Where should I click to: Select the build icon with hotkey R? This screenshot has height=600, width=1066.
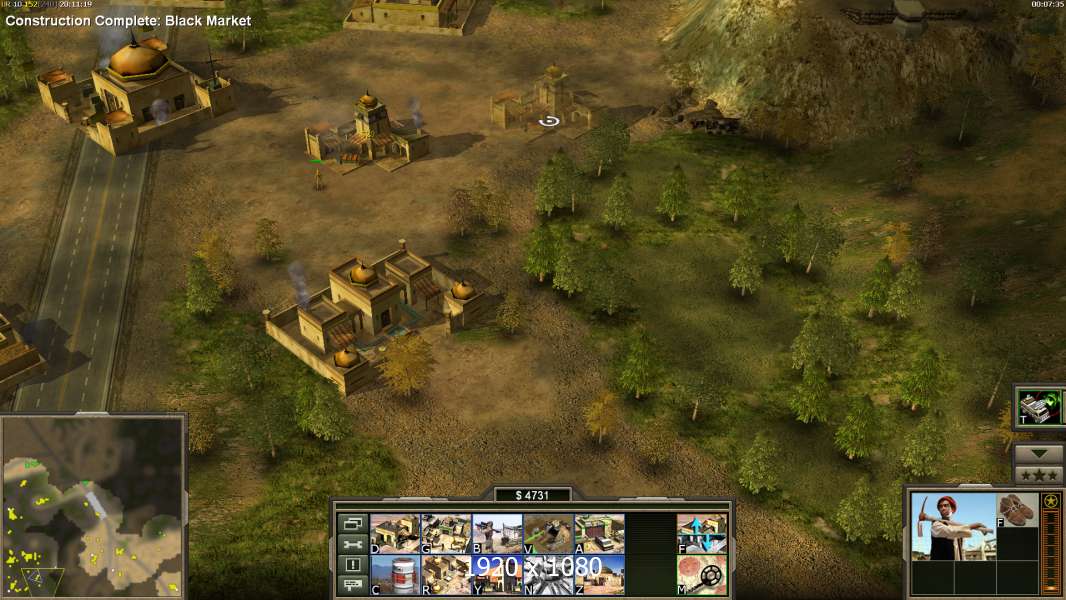point(446,574)
